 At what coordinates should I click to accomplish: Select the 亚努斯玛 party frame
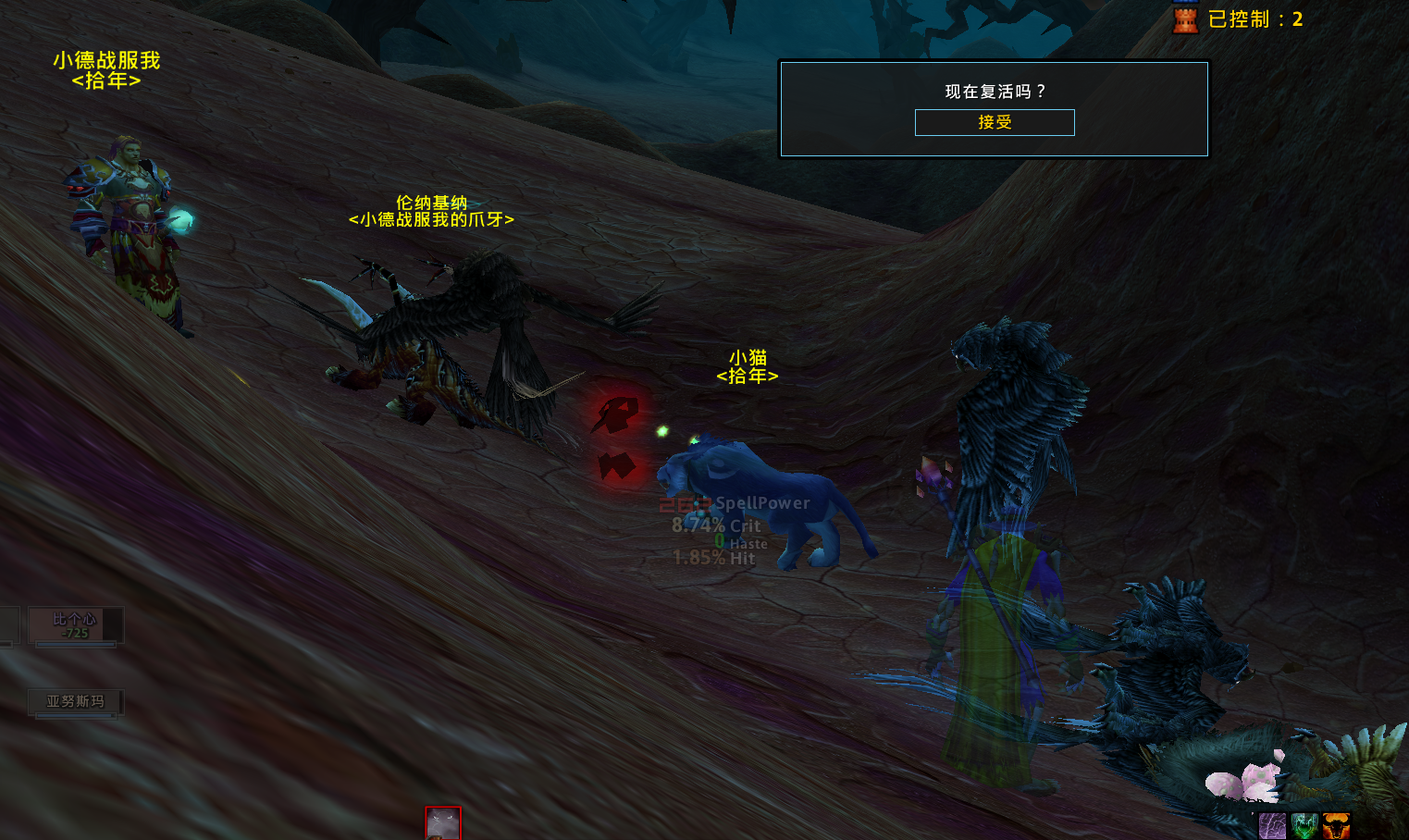(75, 702)
